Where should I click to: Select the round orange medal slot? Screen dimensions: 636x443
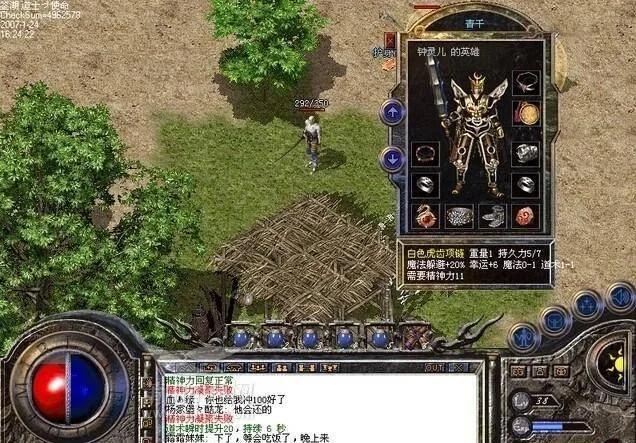pyautogui.click(x=526, y=113)
